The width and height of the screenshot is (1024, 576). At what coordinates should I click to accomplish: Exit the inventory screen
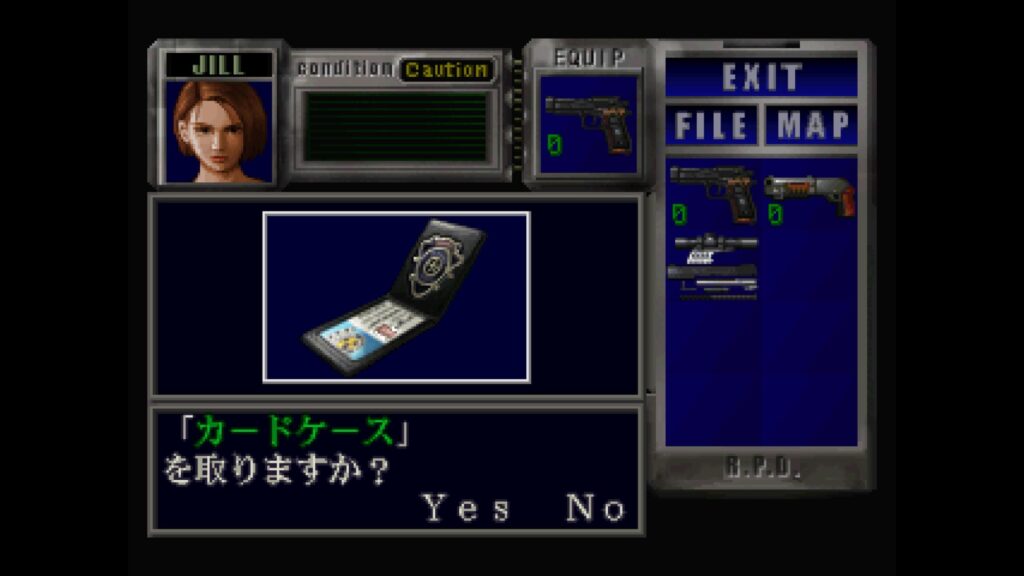762,77
